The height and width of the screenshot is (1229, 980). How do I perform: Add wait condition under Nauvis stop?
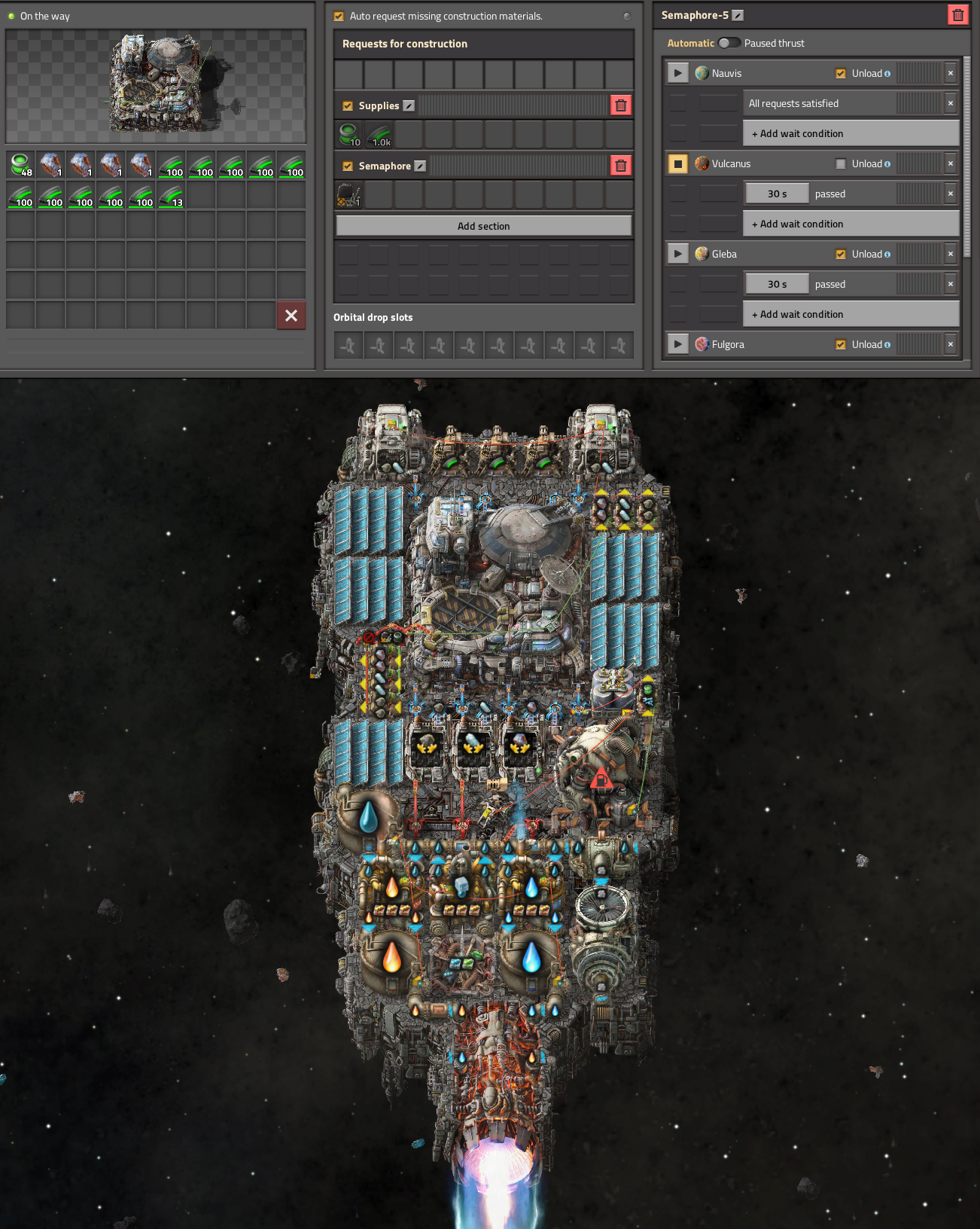click(x=851, y=133)
